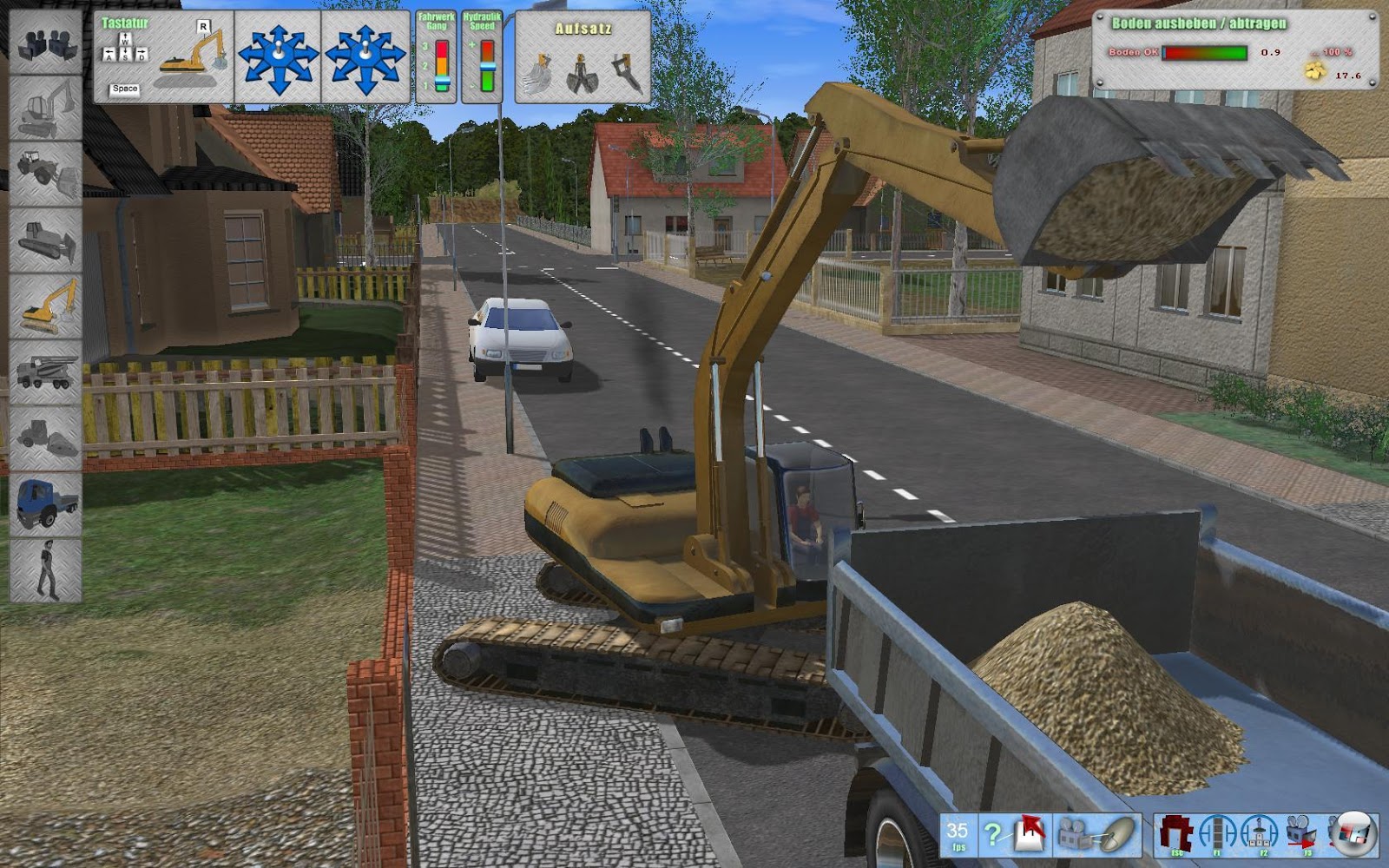Open the keyboard layout overview panel
The image size is (1389, 868).
click(x=161, y=52)
